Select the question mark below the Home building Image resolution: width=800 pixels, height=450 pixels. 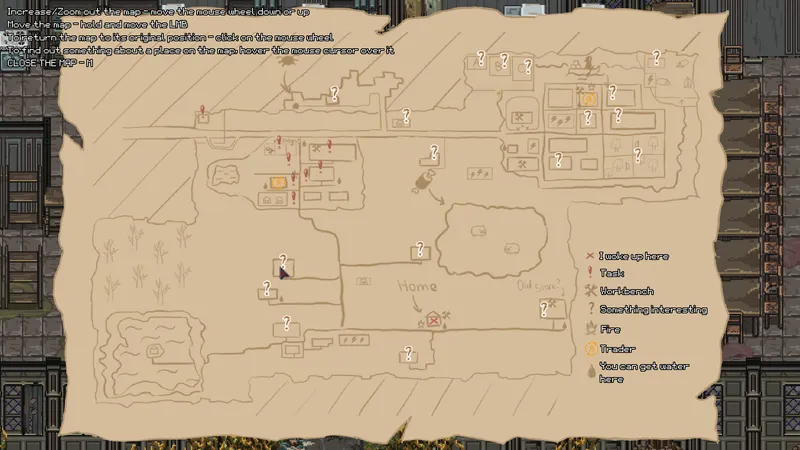(408, 352)
